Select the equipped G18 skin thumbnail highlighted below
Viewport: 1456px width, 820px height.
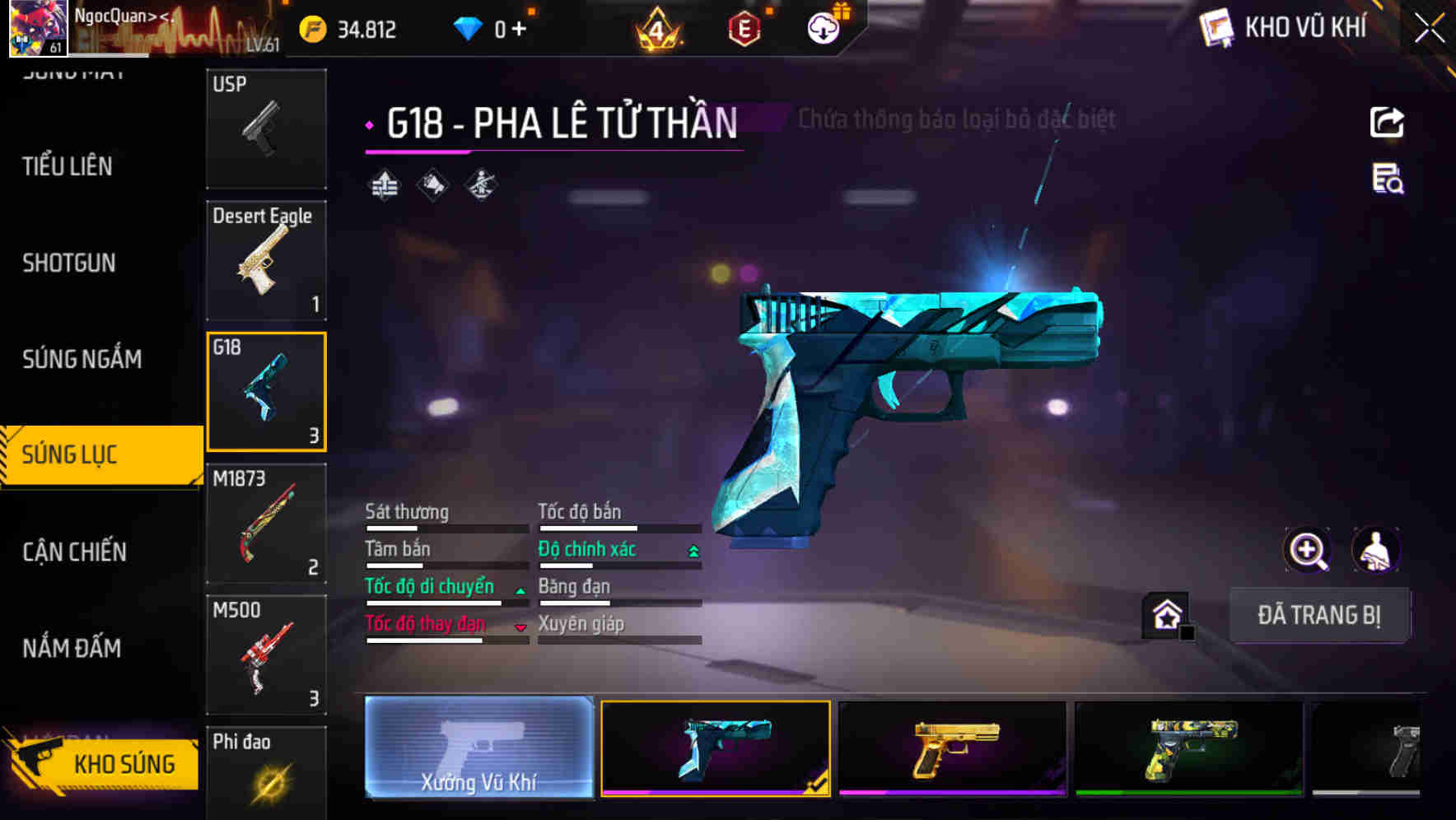716,748
